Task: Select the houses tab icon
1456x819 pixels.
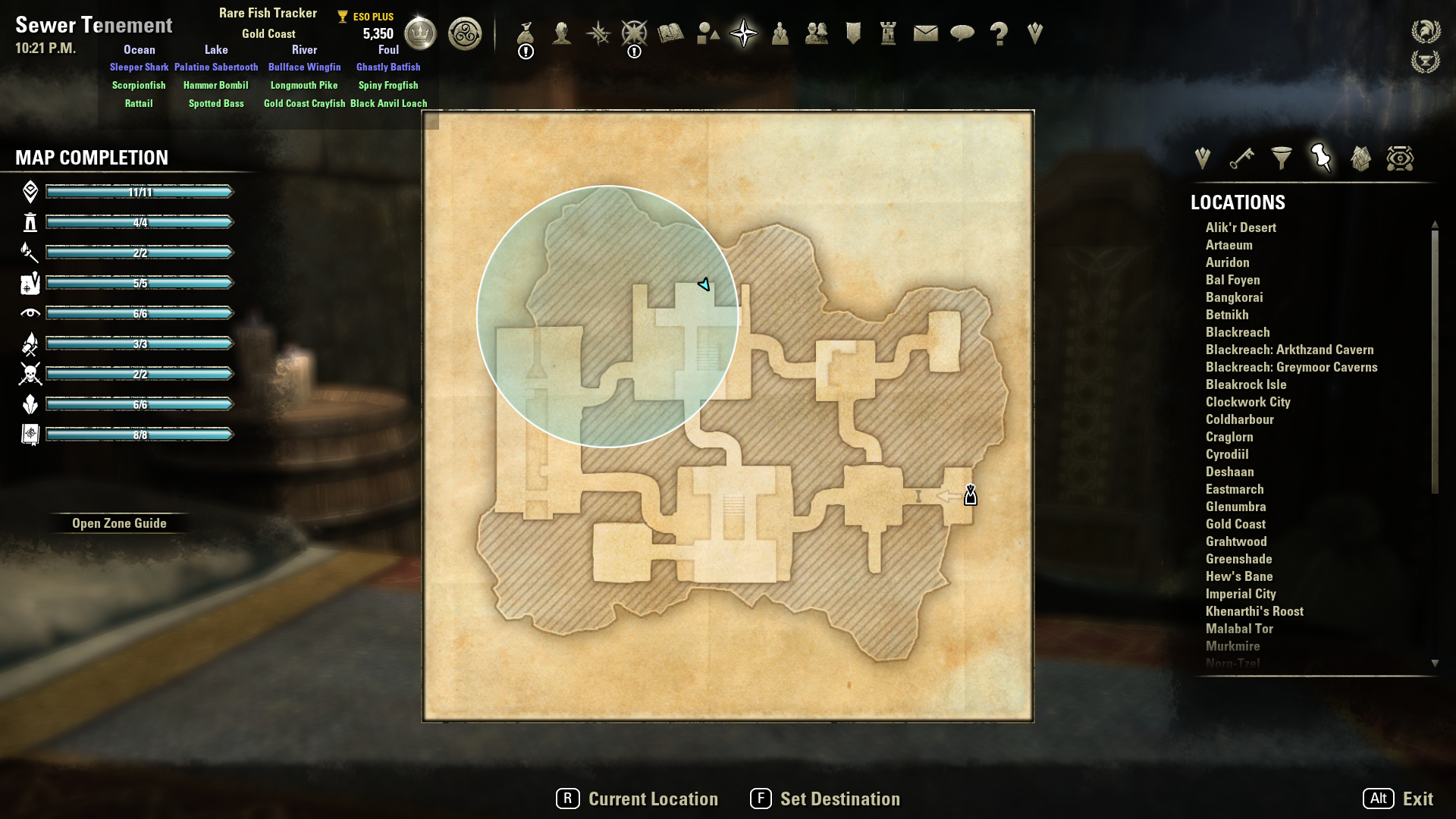Action: click(1360, 158)
